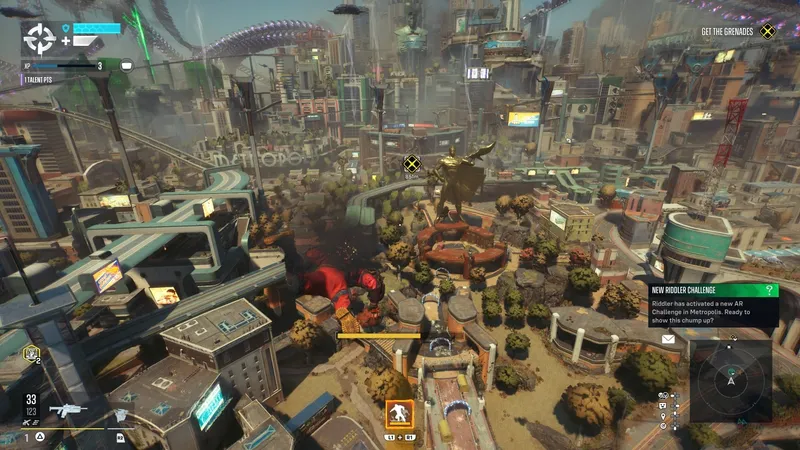Open the envelope message icon
The height and width of the screenshot is (450, 800).
pos(667,339)
